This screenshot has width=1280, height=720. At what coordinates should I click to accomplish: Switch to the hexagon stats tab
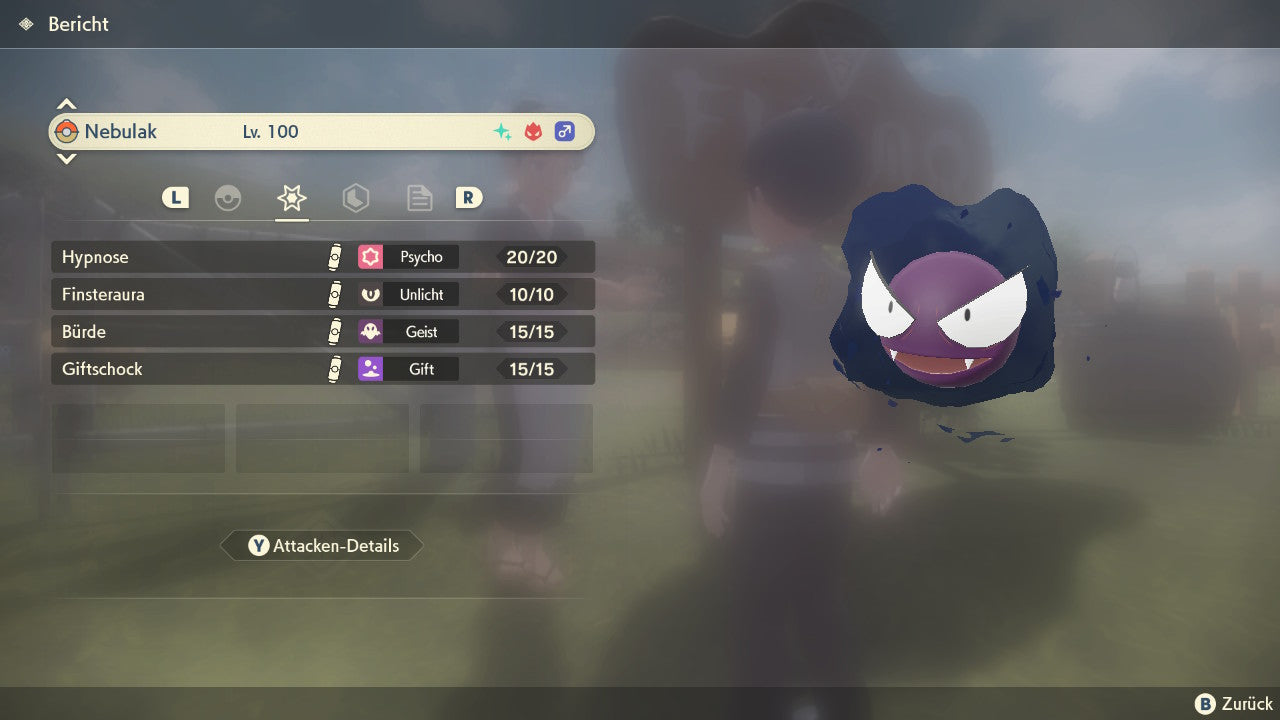(x=355, y=198)
